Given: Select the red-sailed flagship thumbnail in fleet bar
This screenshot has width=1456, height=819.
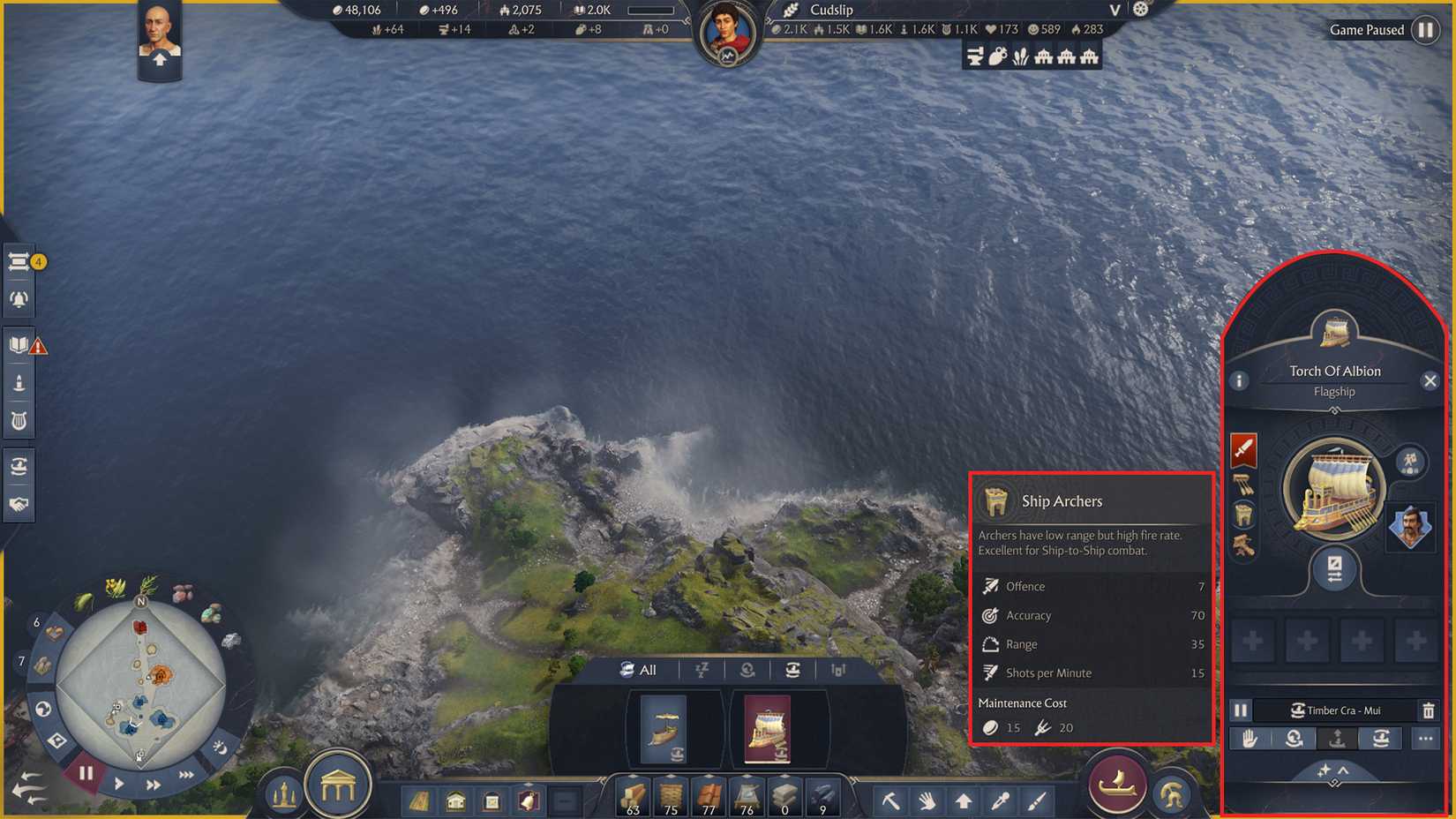Looking at the screenshot, I should pos(767,730).
